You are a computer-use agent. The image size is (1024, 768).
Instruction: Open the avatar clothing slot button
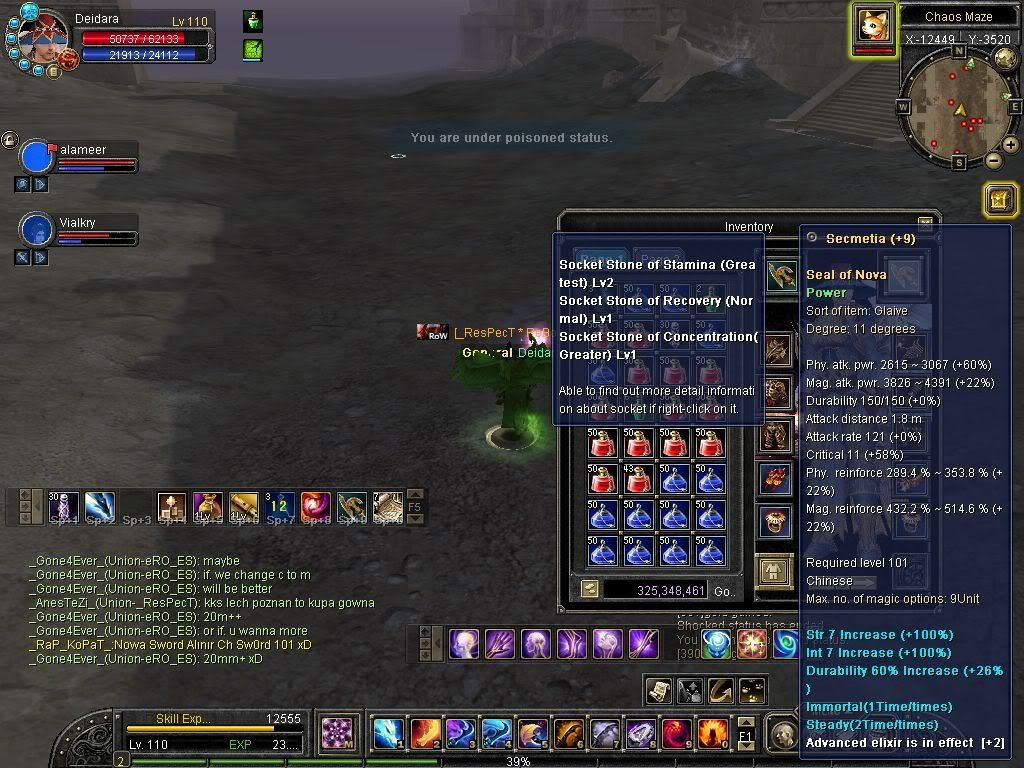(x=773, y=572)
